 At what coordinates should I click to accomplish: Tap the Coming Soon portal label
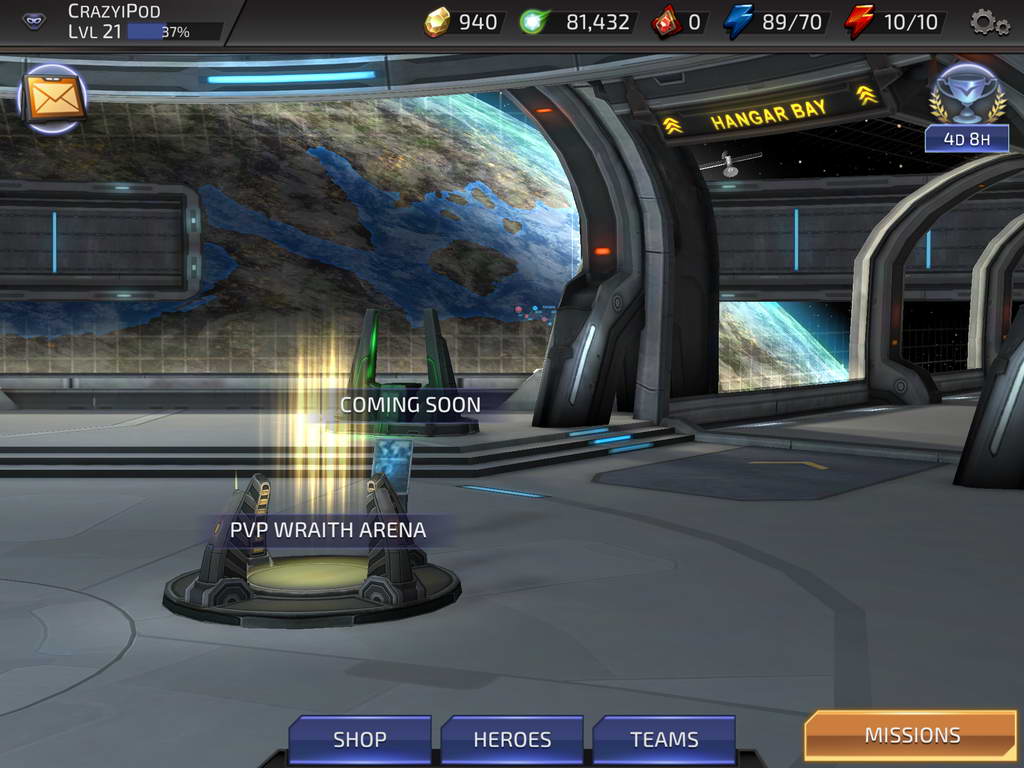[x=410, y=405]
